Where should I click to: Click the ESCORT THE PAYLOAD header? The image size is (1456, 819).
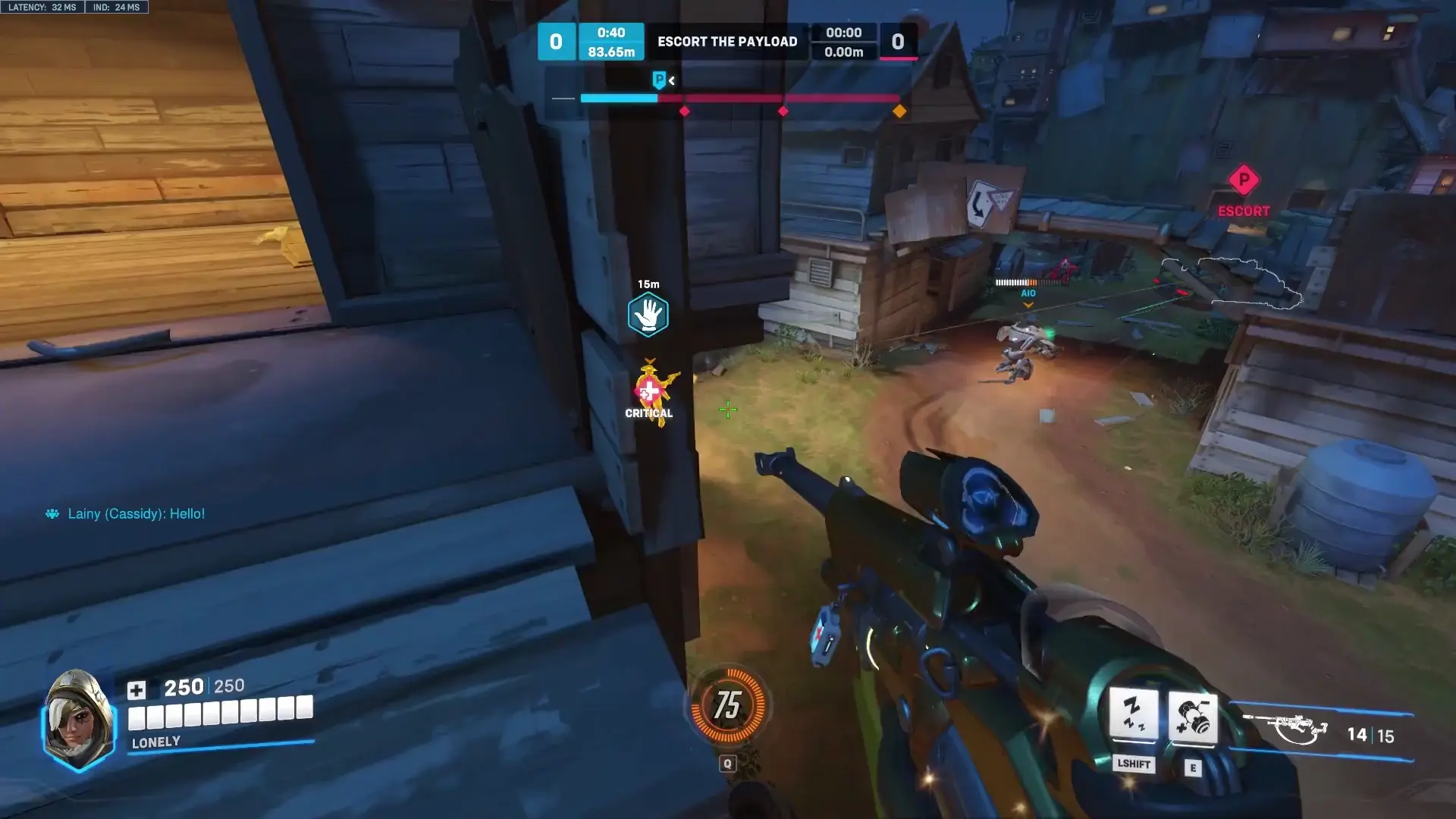click(x=727, y=42)
